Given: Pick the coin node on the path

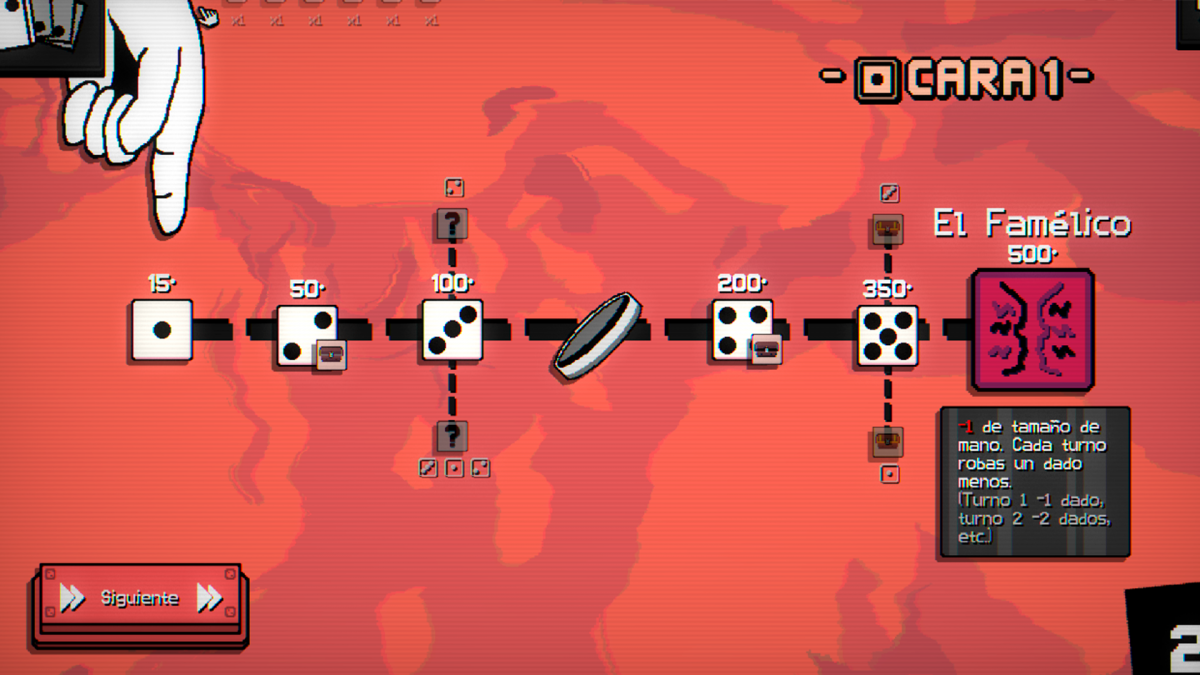Looking at the screenshot, I should pyautogui.click(x=596, y=335).
